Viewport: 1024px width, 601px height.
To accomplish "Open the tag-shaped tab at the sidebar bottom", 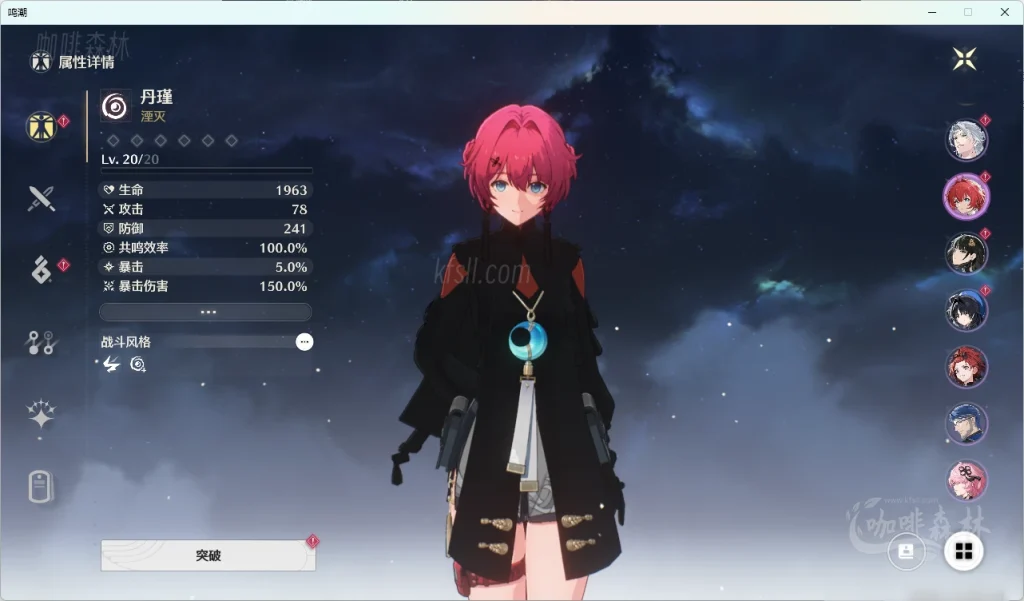I will pos(41,487).
